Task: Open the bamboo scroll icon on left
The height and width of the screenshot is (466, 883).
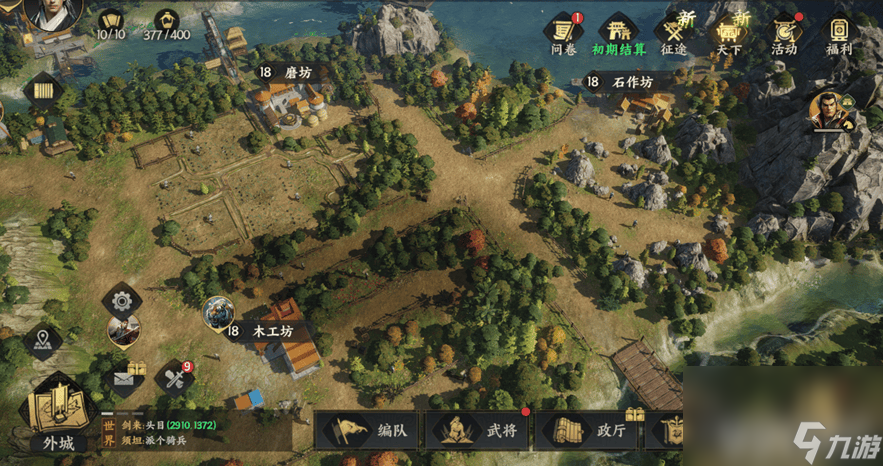Action: click(42, 91)
